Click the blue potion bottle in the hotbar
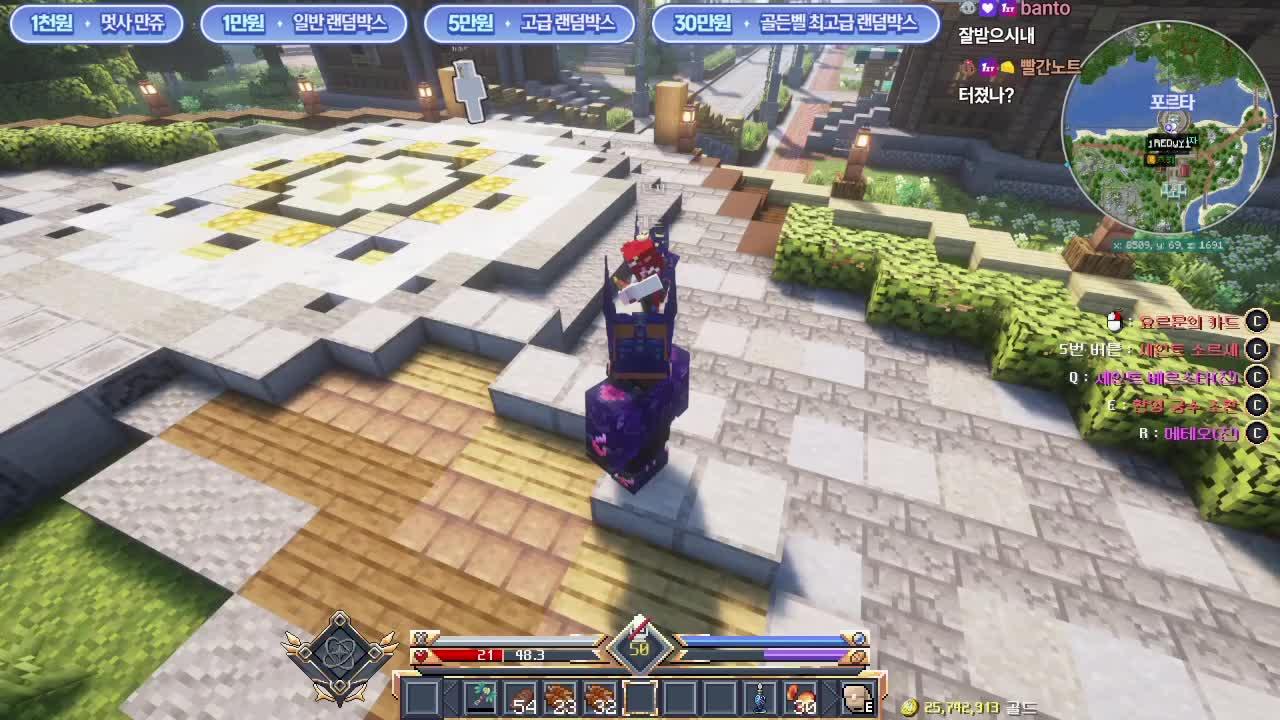 point(760,697)
